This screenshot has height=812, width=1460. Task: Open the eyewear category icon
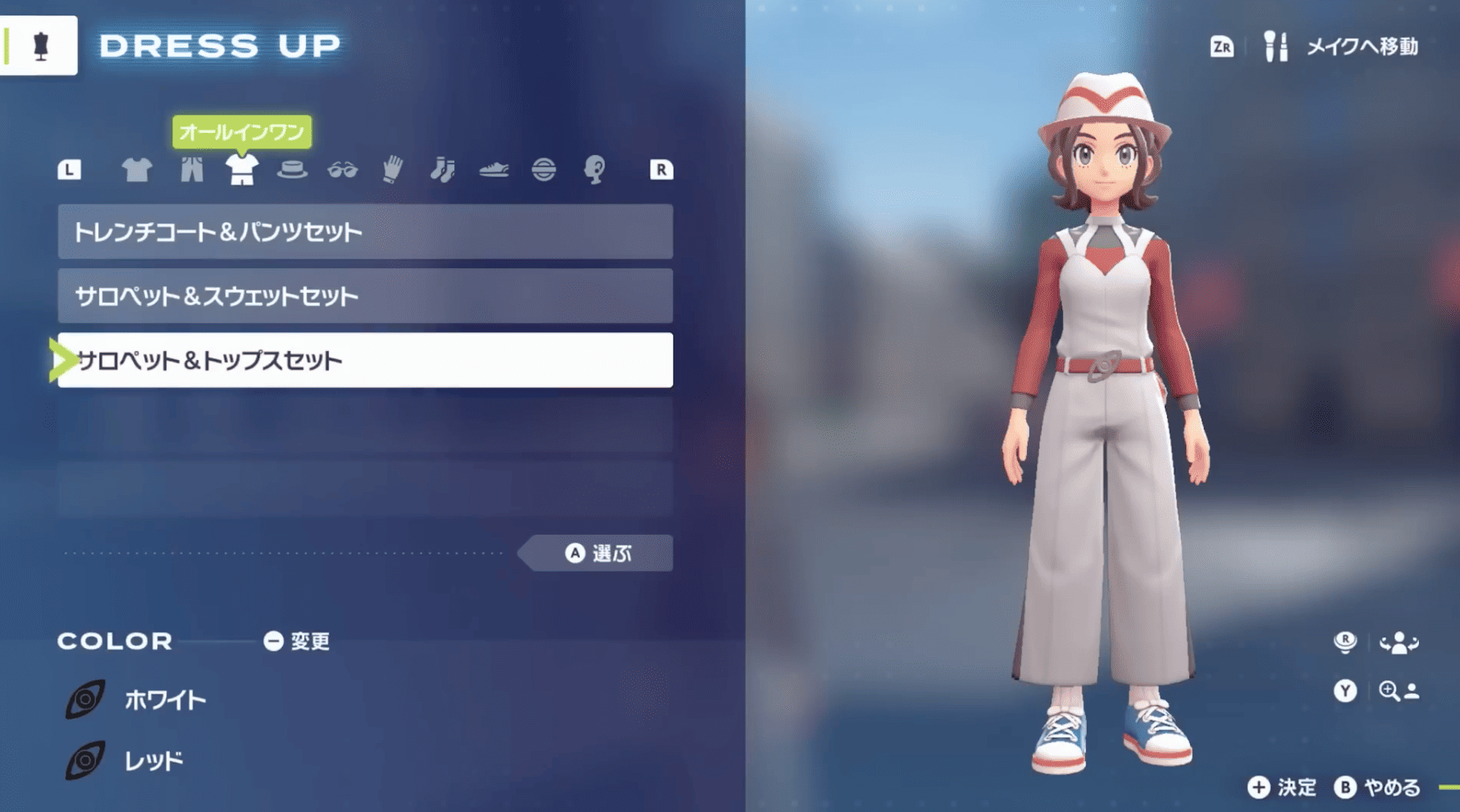pos(344,170)
